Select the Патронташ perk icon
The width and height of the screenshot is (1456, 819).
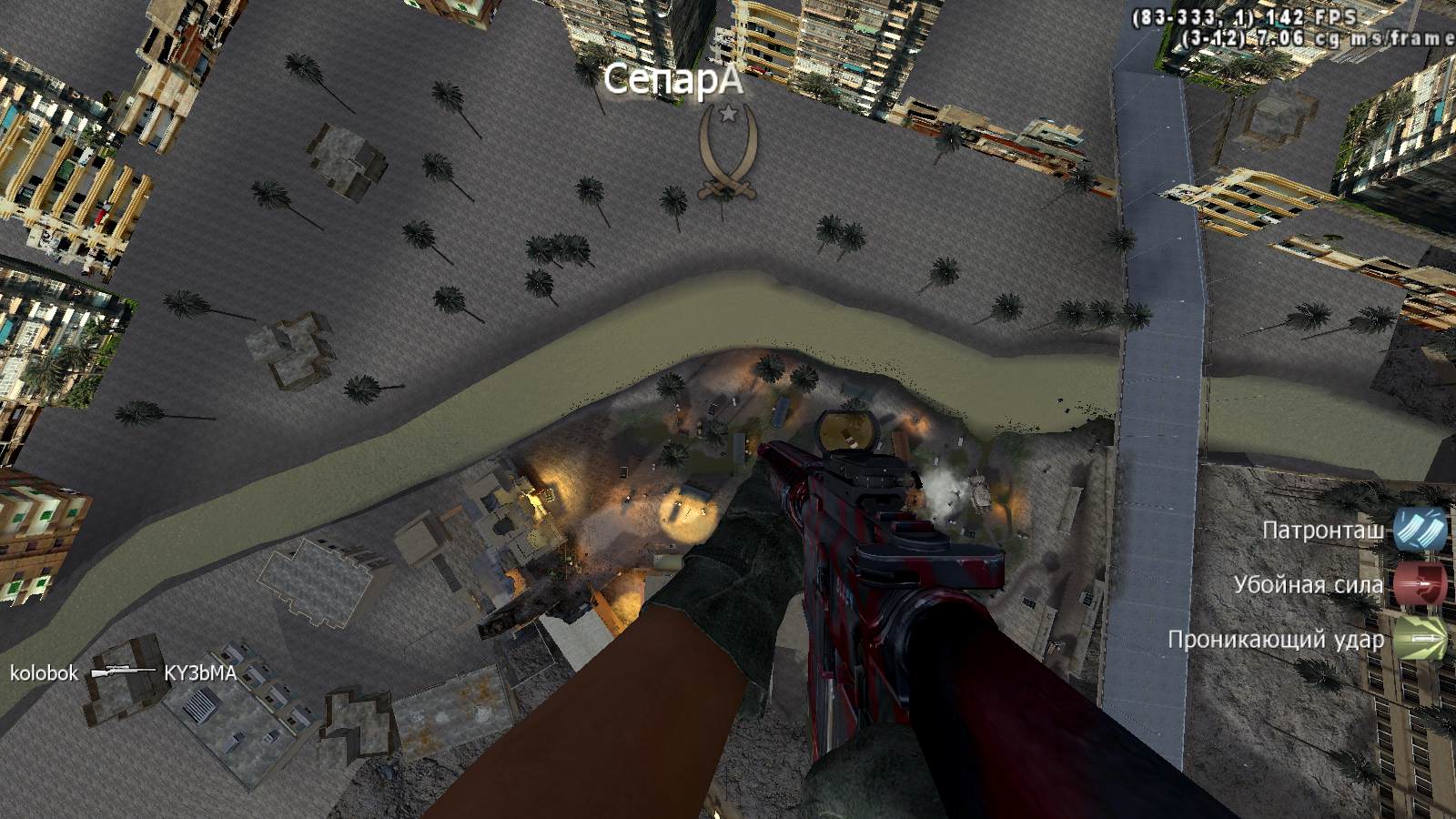pos(1421,530)
